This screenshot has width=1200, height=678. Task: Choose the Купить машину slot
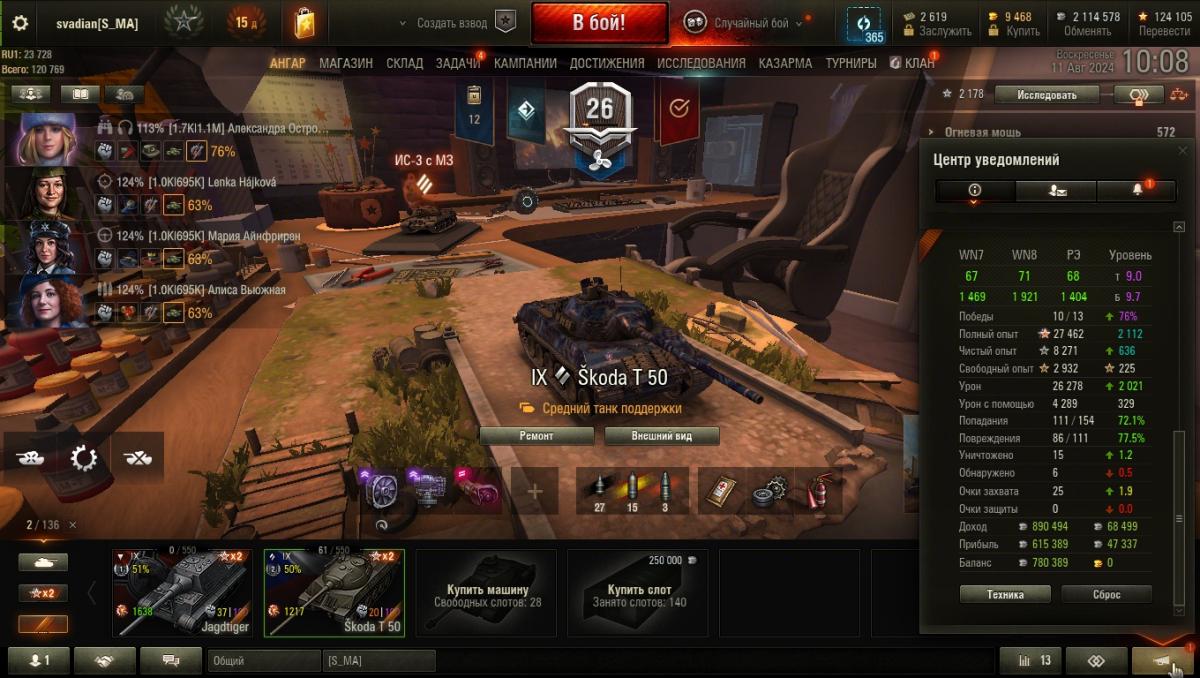[x=488, y=592]
